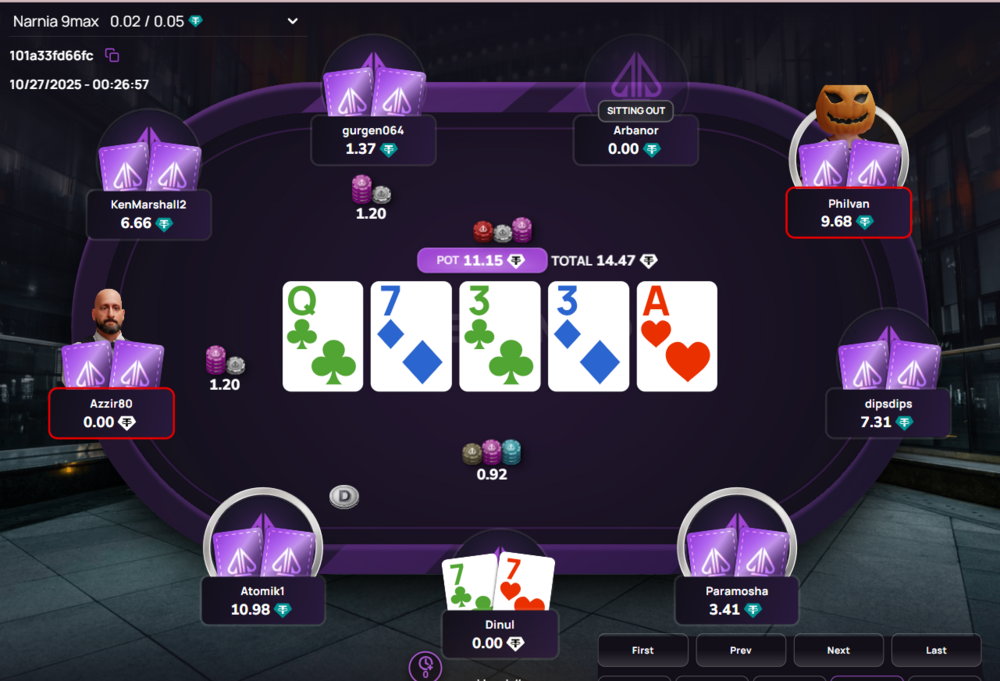1000x681 pixels.
Task: Go to the Prev replay step
Action: pos(740,650)
